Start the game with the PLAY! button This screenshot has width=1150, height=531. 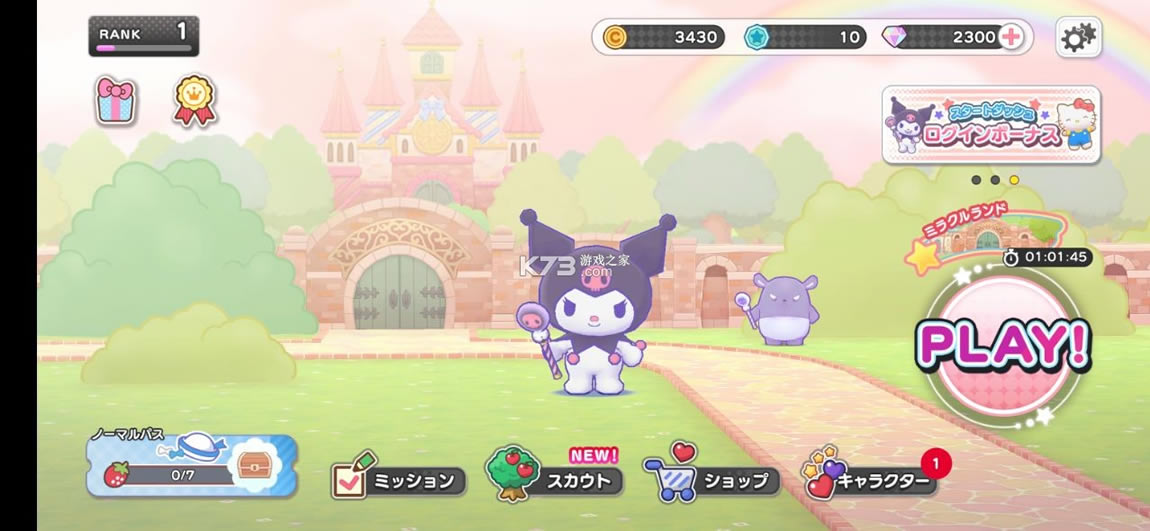coord(1003,345)
